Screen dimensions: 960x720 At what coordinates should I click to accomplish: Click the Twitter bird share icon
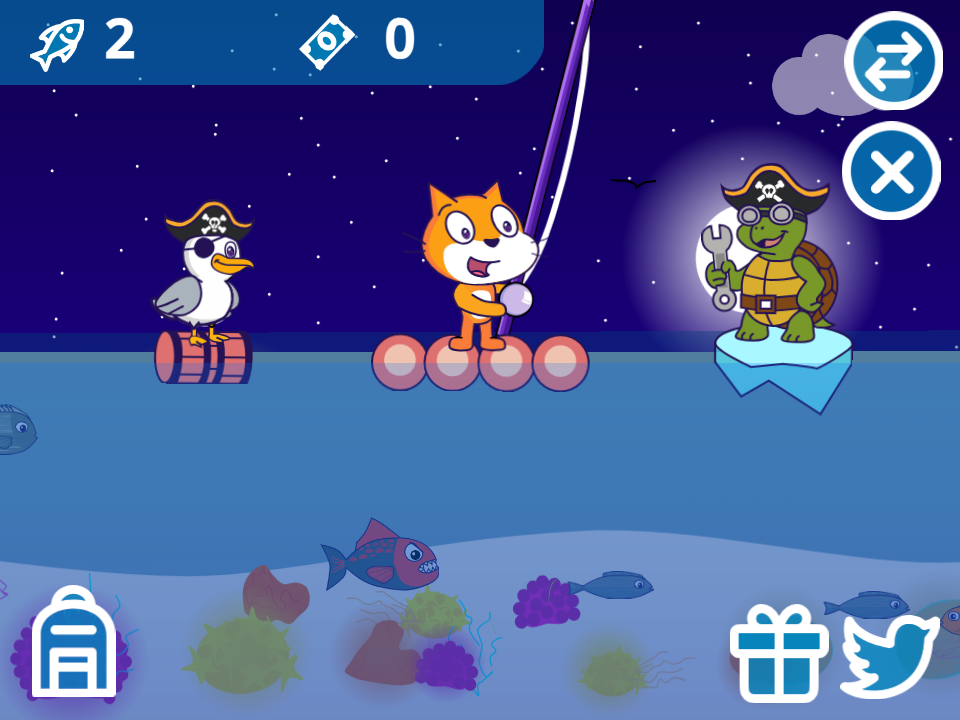(887, 653)
